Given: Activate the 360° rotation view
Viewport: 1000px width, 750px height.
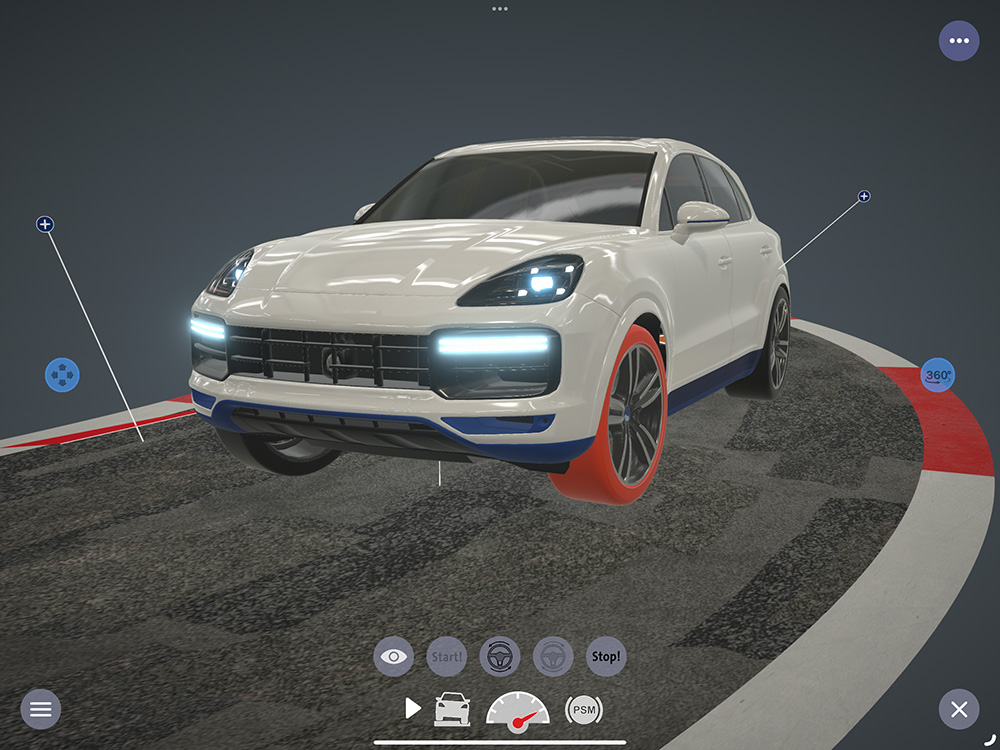Looking at the screenshot, I should tap(938, 375).
